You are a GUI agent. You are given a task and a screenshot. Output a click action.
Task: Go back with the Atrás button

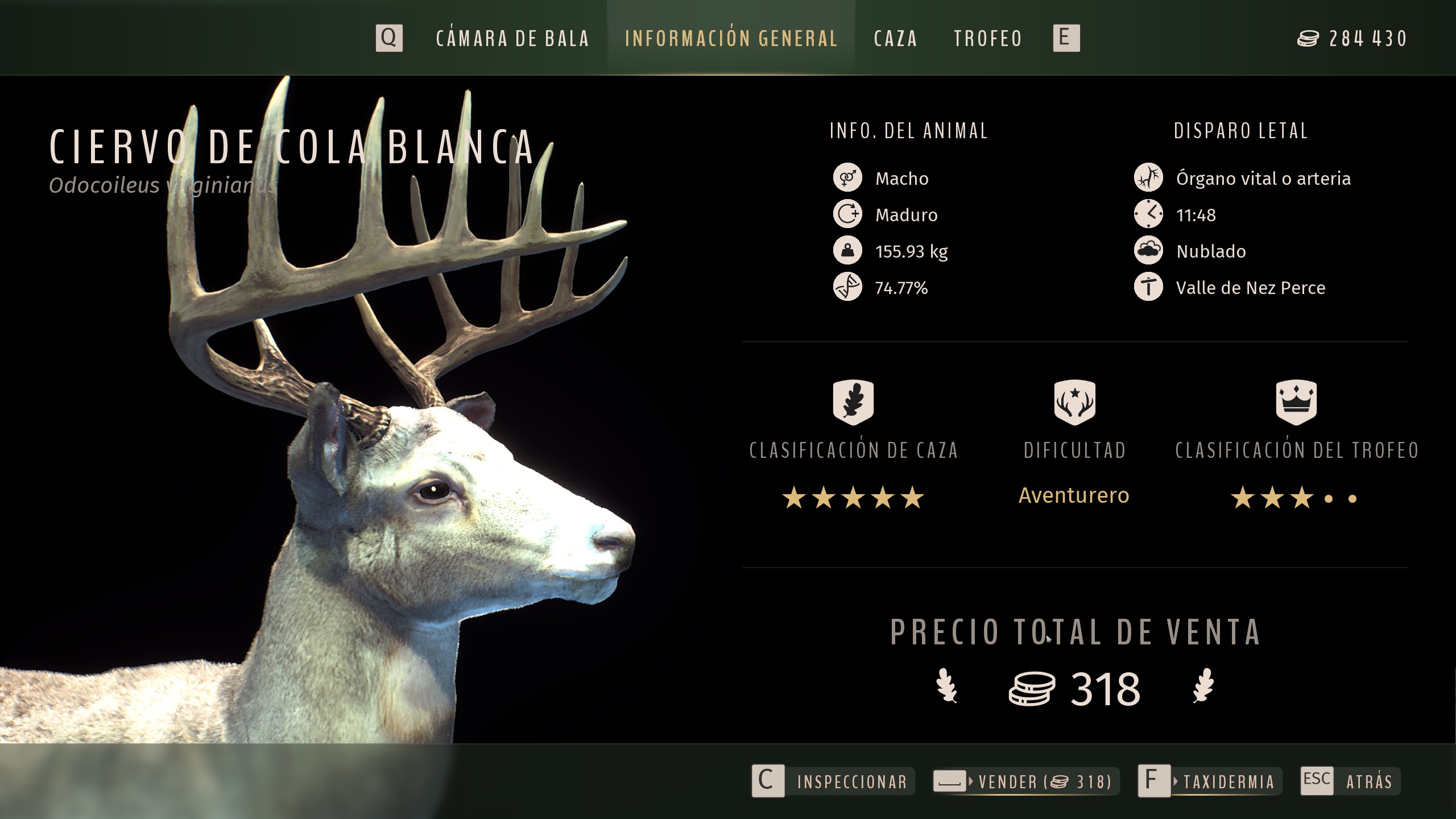click(x=1350, y=781)
